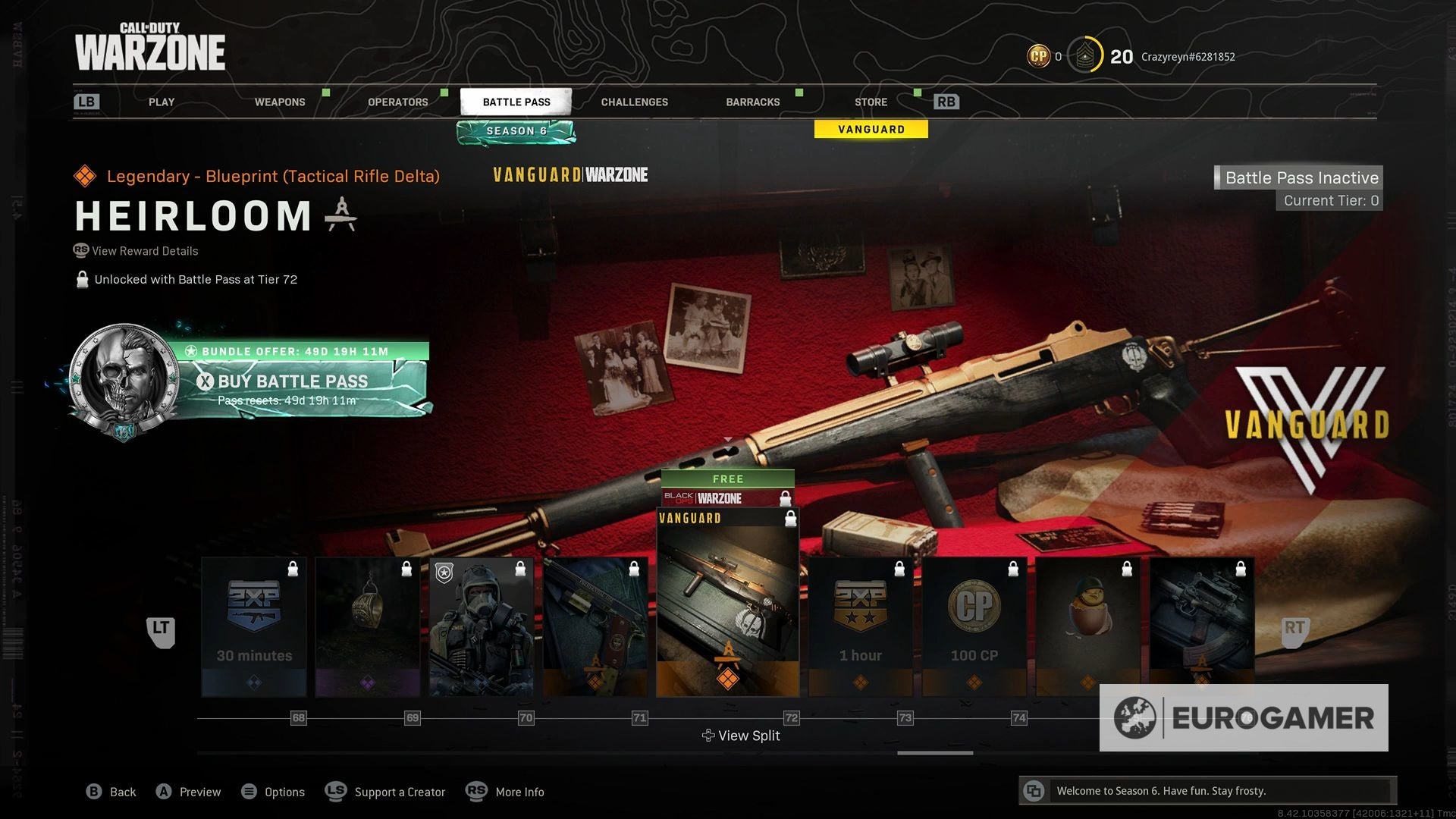The width and height of the screenshot is (1456, 819).
Task: Pick the pistol blueprint reward tile
Action: pyautogui.click(x=595, y=626)
